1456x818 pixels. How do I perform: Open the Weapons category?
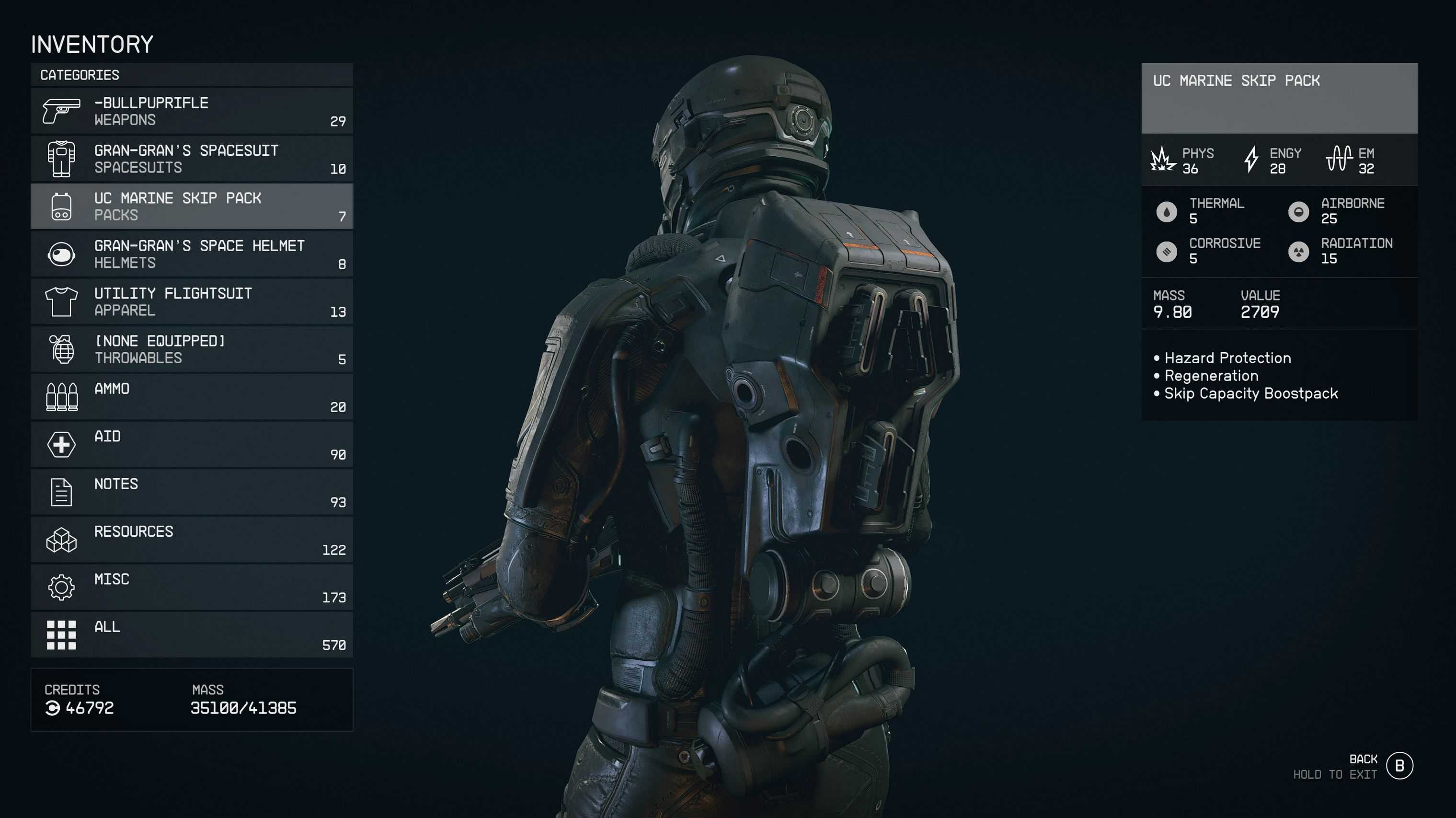[x=192, y=111]
